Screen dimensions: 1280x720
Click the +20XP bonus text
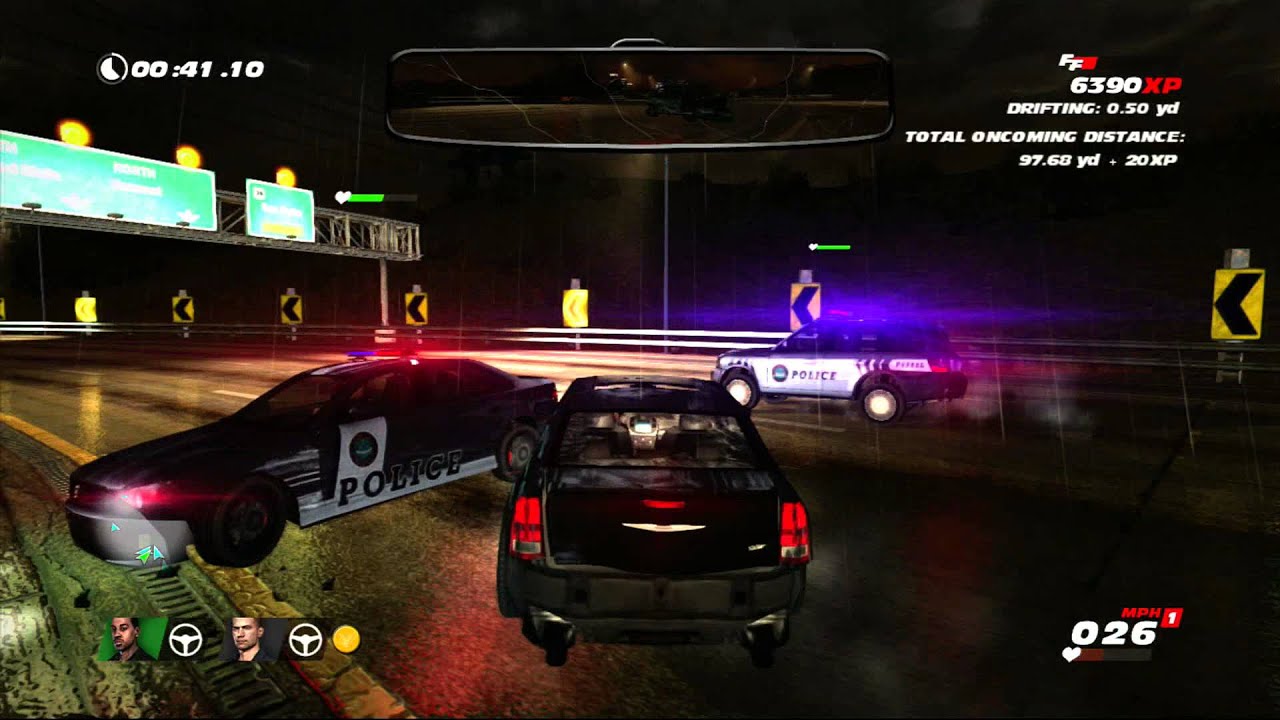point(1150,162)
